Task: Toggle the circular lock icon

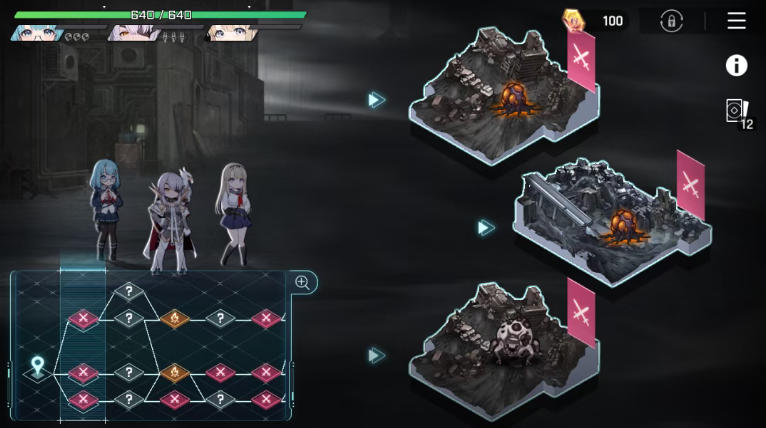Action: coord(672,21)
